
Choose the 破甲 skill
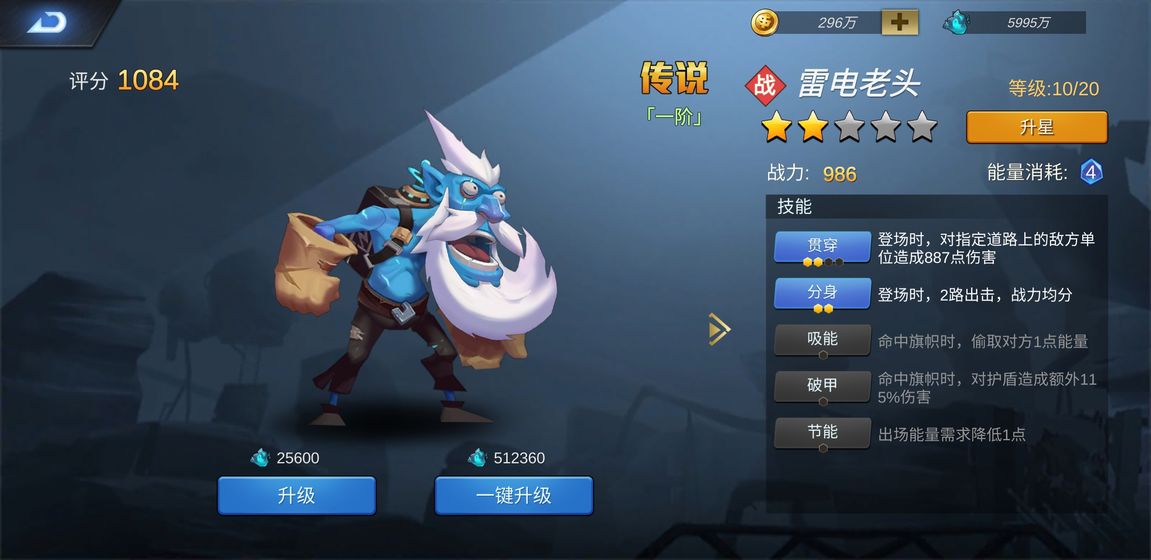click(822, 387)
